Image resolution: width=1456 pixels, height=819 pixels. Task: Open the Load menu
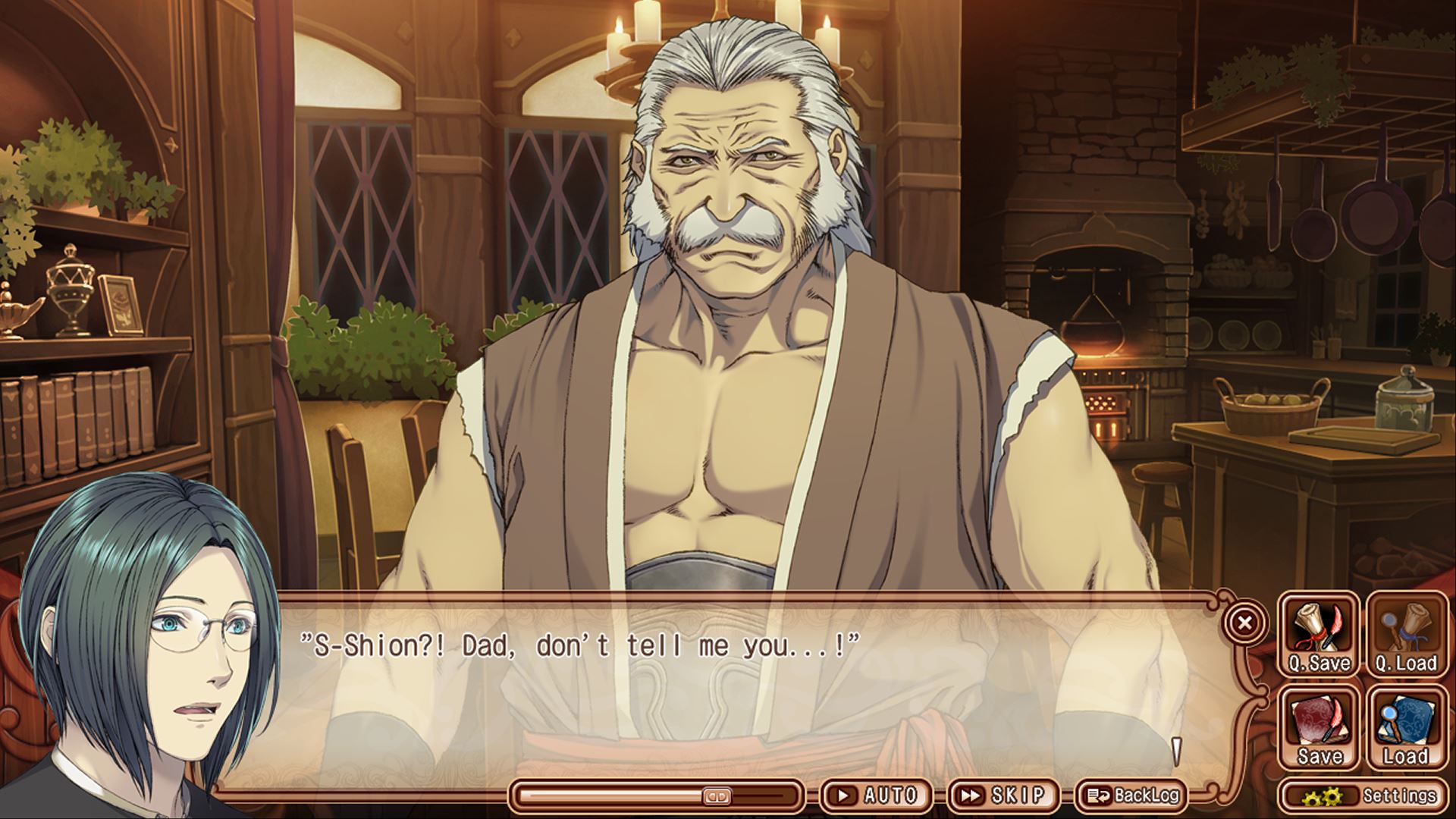tap(1405, 727)
